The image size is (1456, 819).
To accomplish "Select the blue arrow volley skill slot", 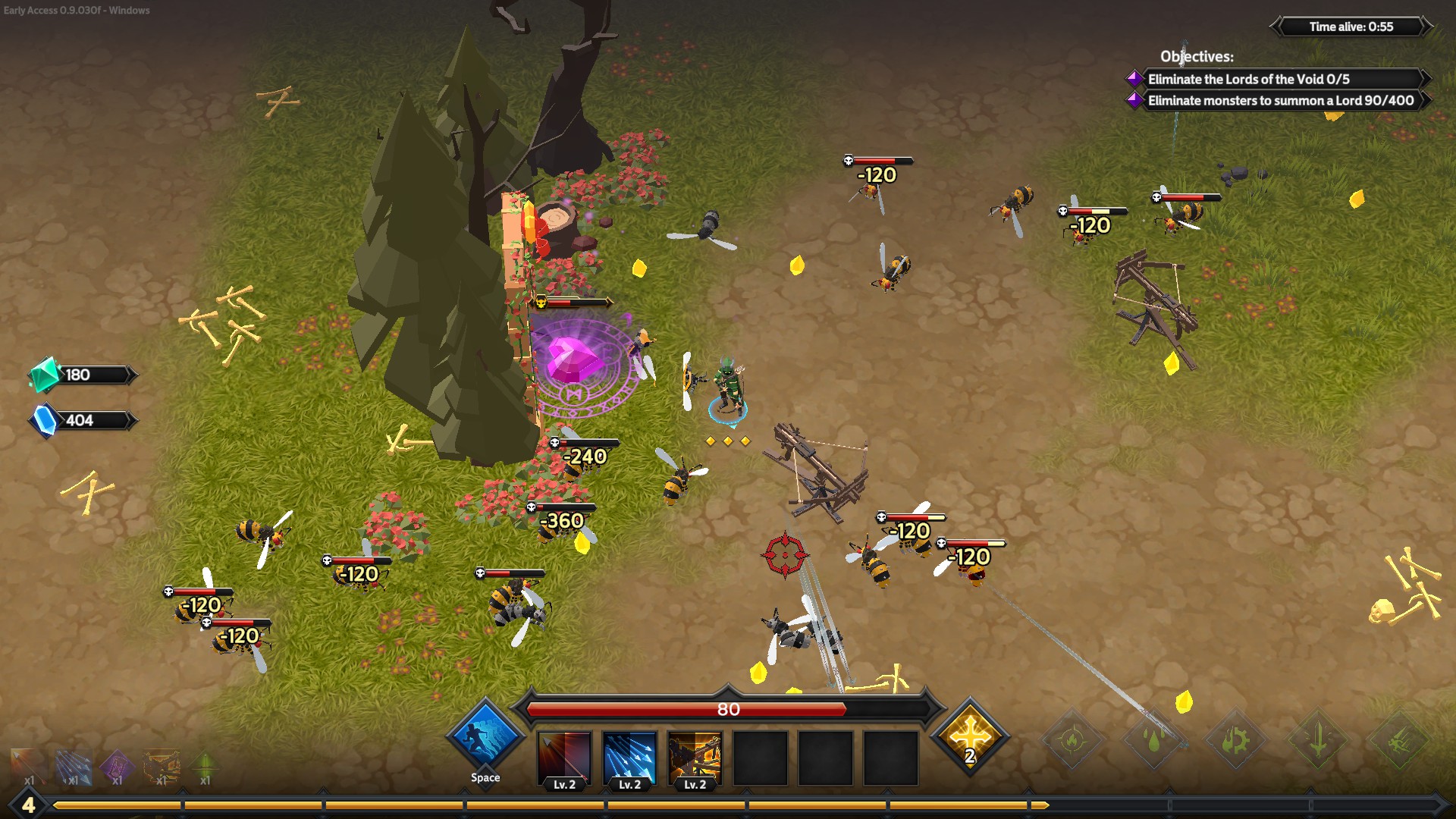I will pyautogui.click(x=629, y=758).
